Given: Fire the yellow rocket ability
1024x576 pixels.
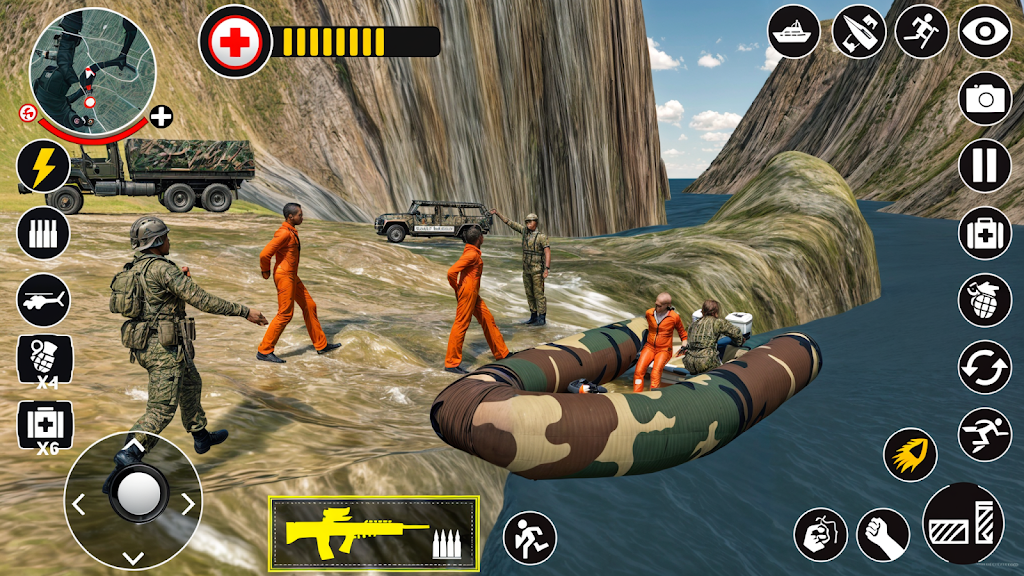Looking at the screenshot, I should click(910, 455).
